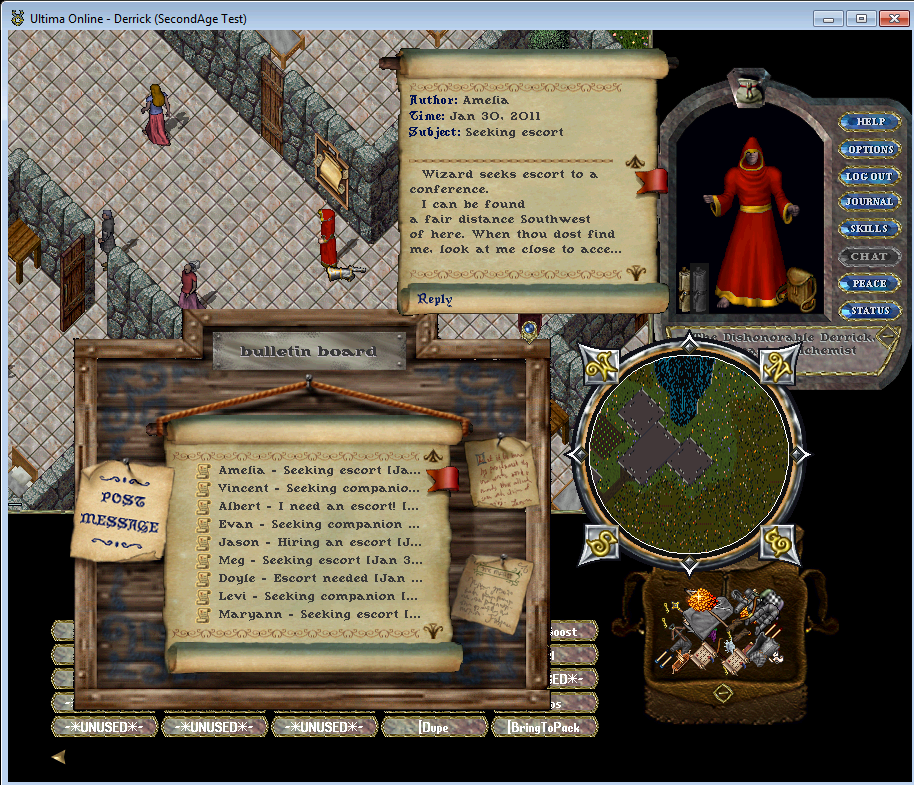Open the Status window

point(870,310)
